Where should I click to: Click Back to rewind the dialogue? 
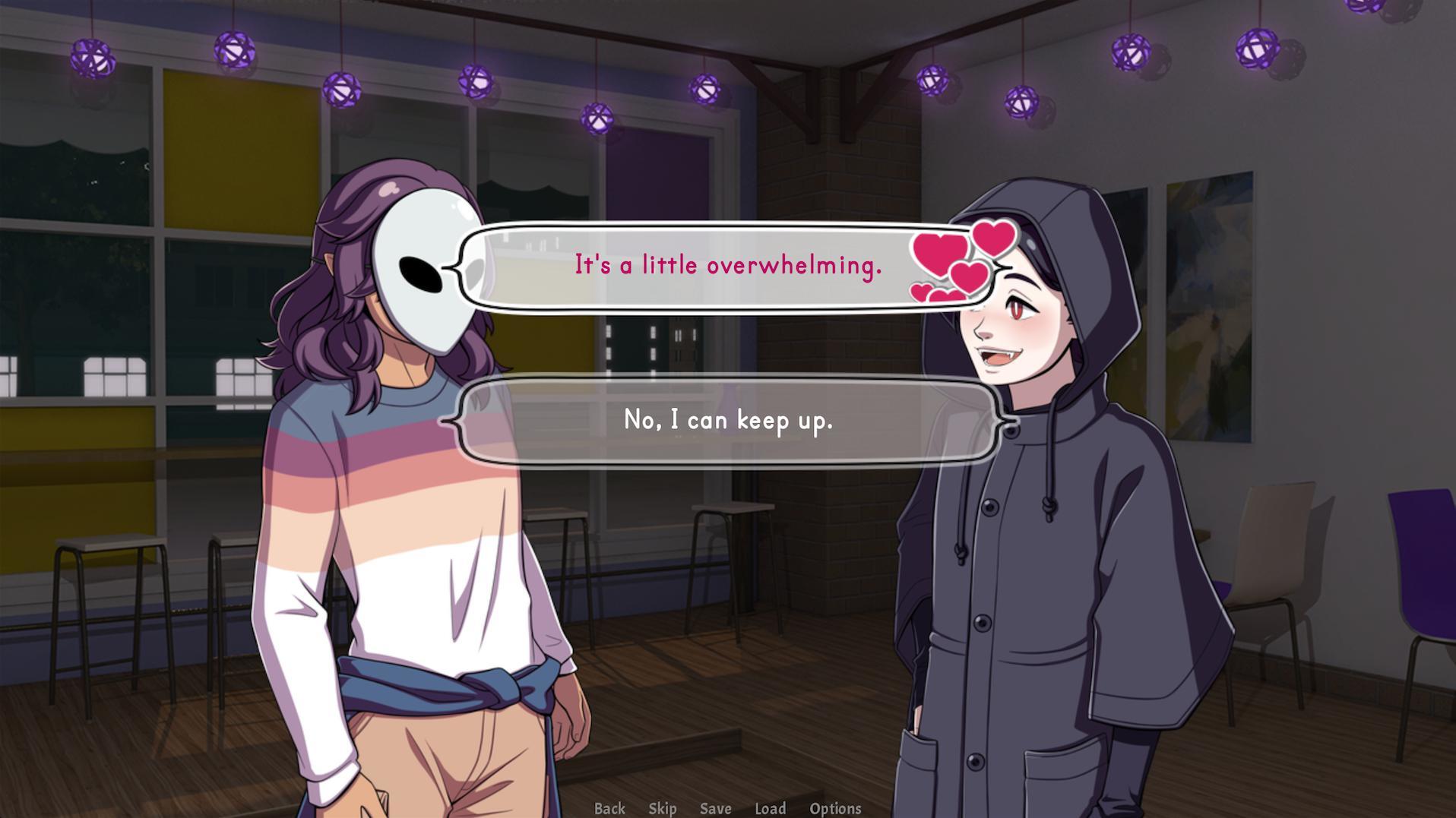(609, 808)
